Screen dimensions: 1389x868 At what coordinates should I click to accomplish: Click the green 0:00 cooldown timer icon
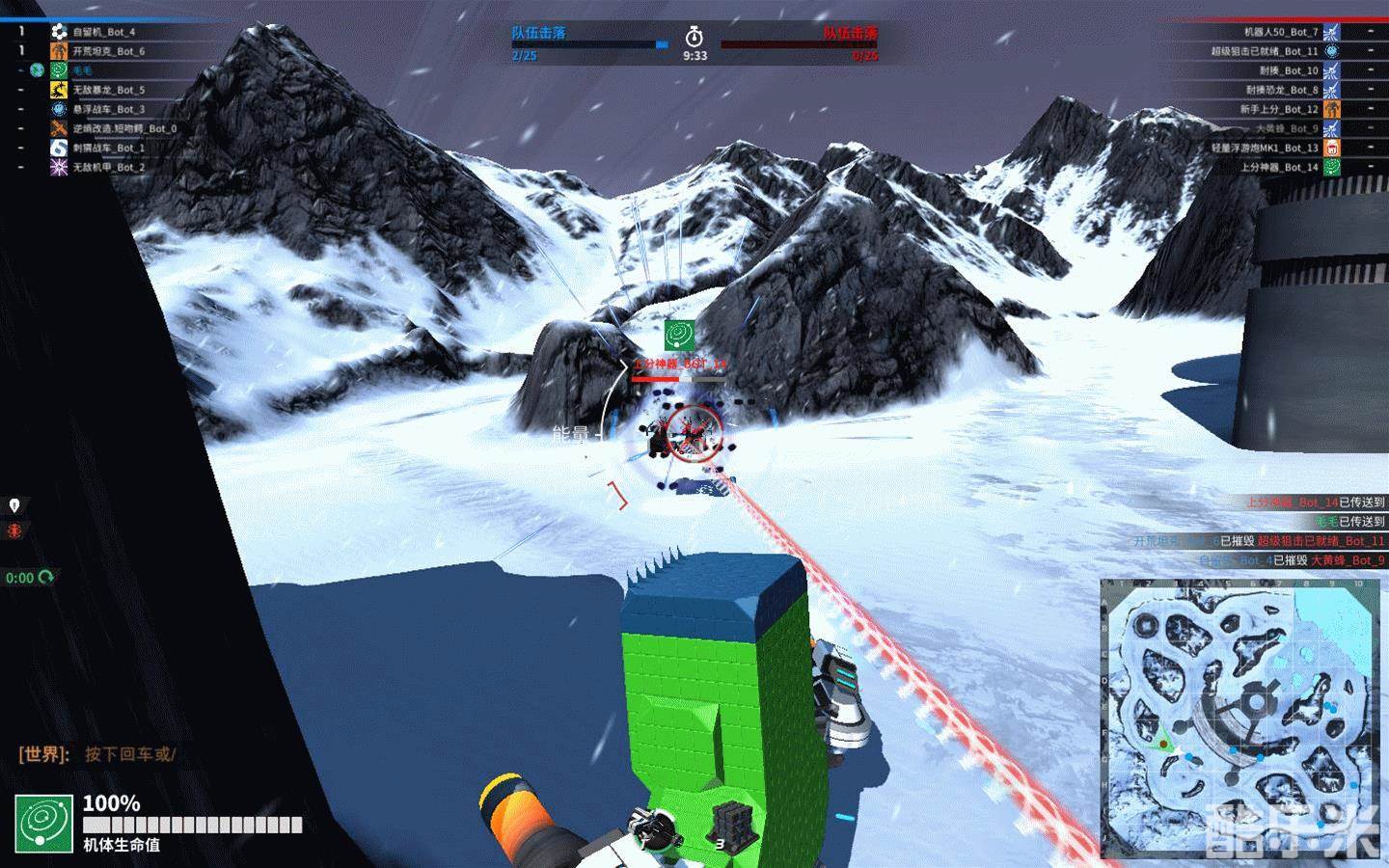tap(45, 578)
